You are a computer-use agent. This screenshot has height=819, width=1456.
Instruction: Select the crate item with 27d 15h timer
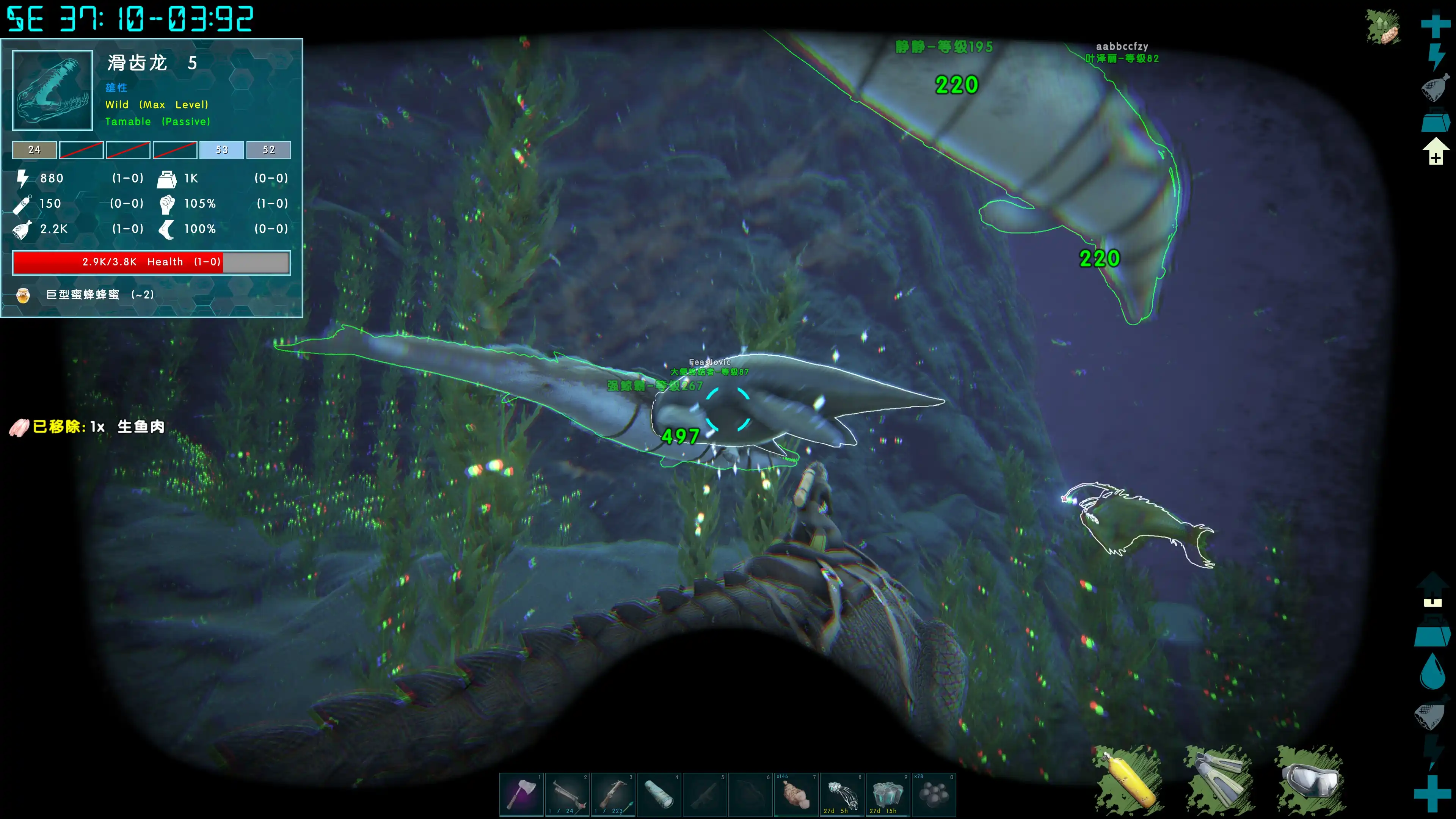(x=888, y=794)
